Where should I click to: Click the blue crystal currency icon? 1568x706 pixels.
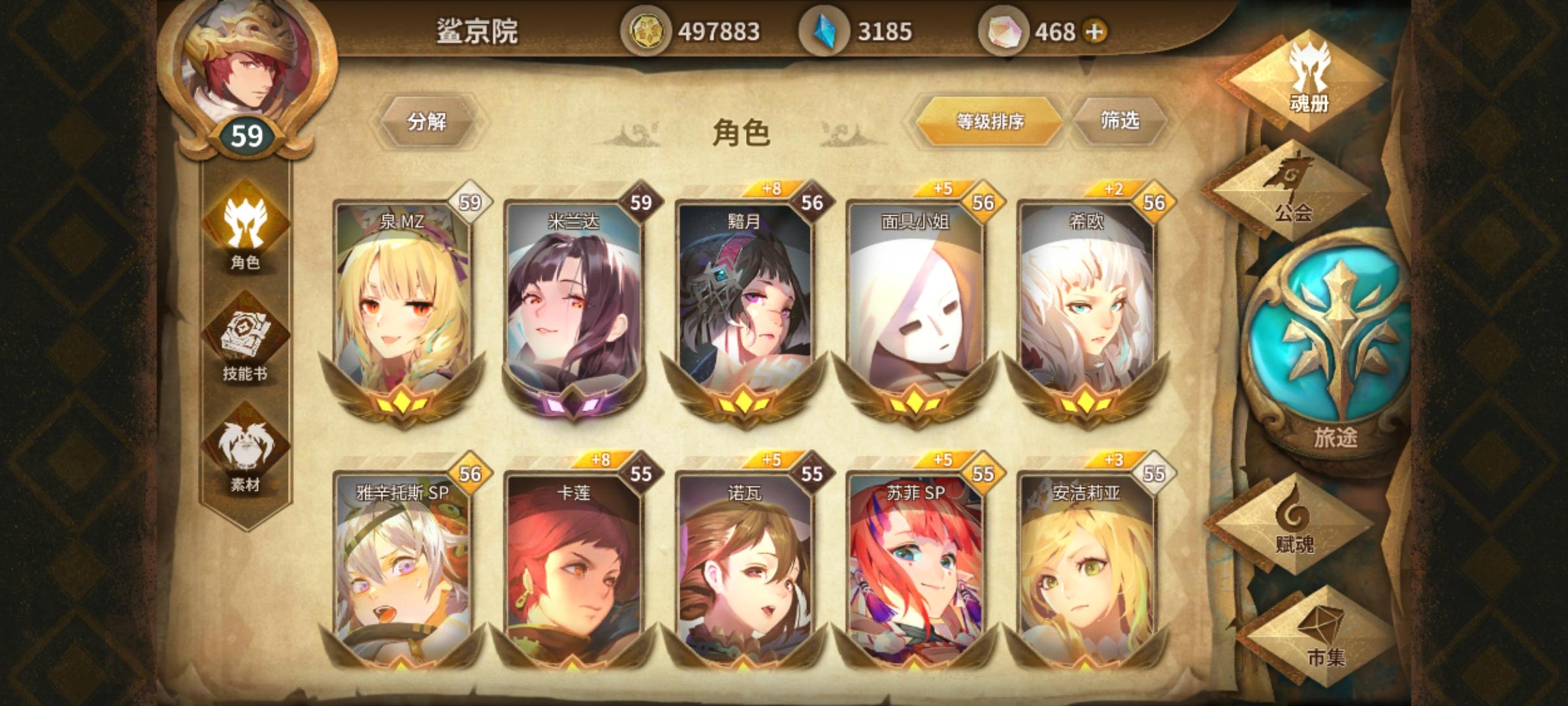(x=826, y=29)
